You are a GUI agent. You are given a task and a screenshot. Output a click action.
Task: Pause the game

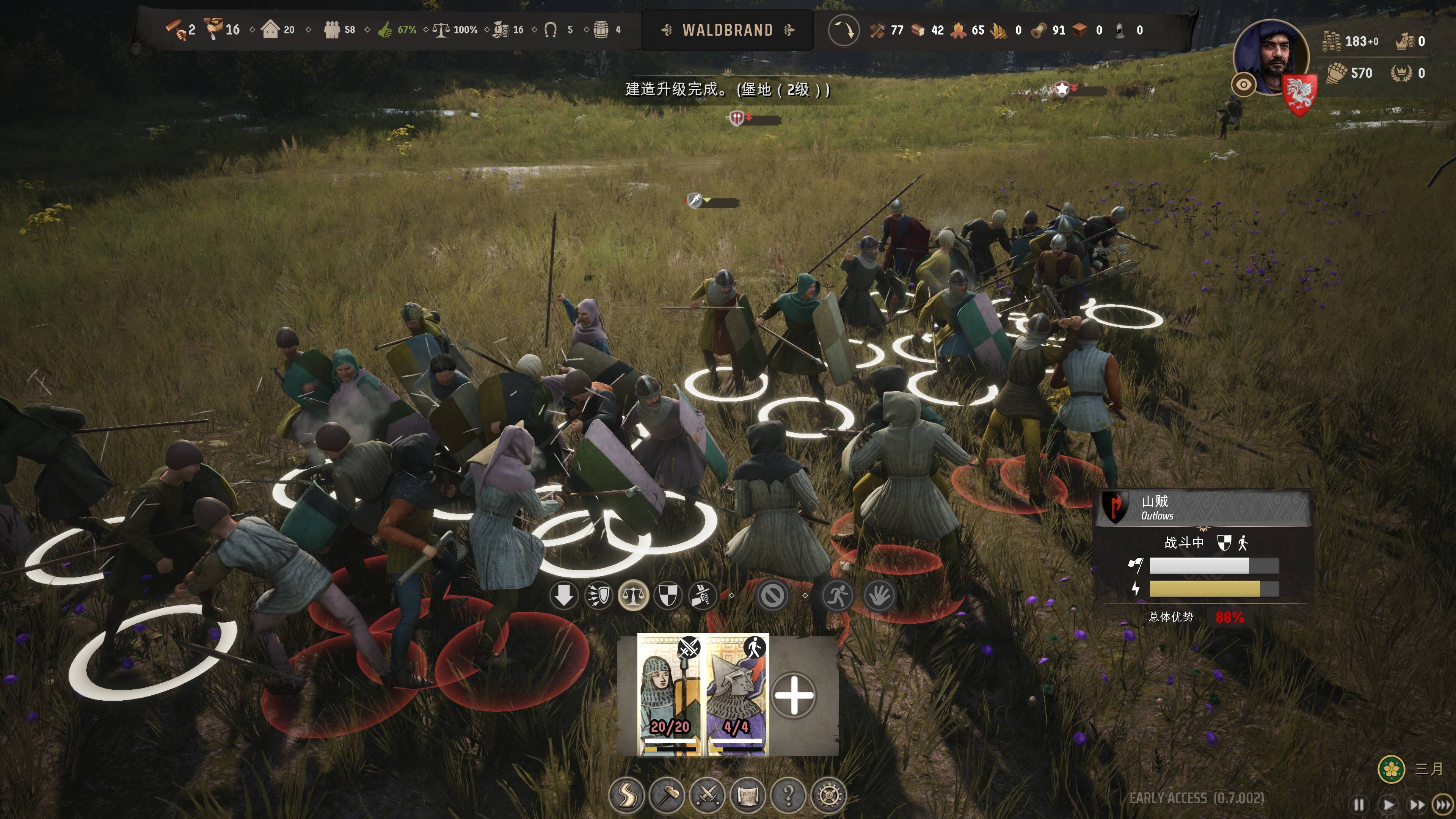[1359, 804]
